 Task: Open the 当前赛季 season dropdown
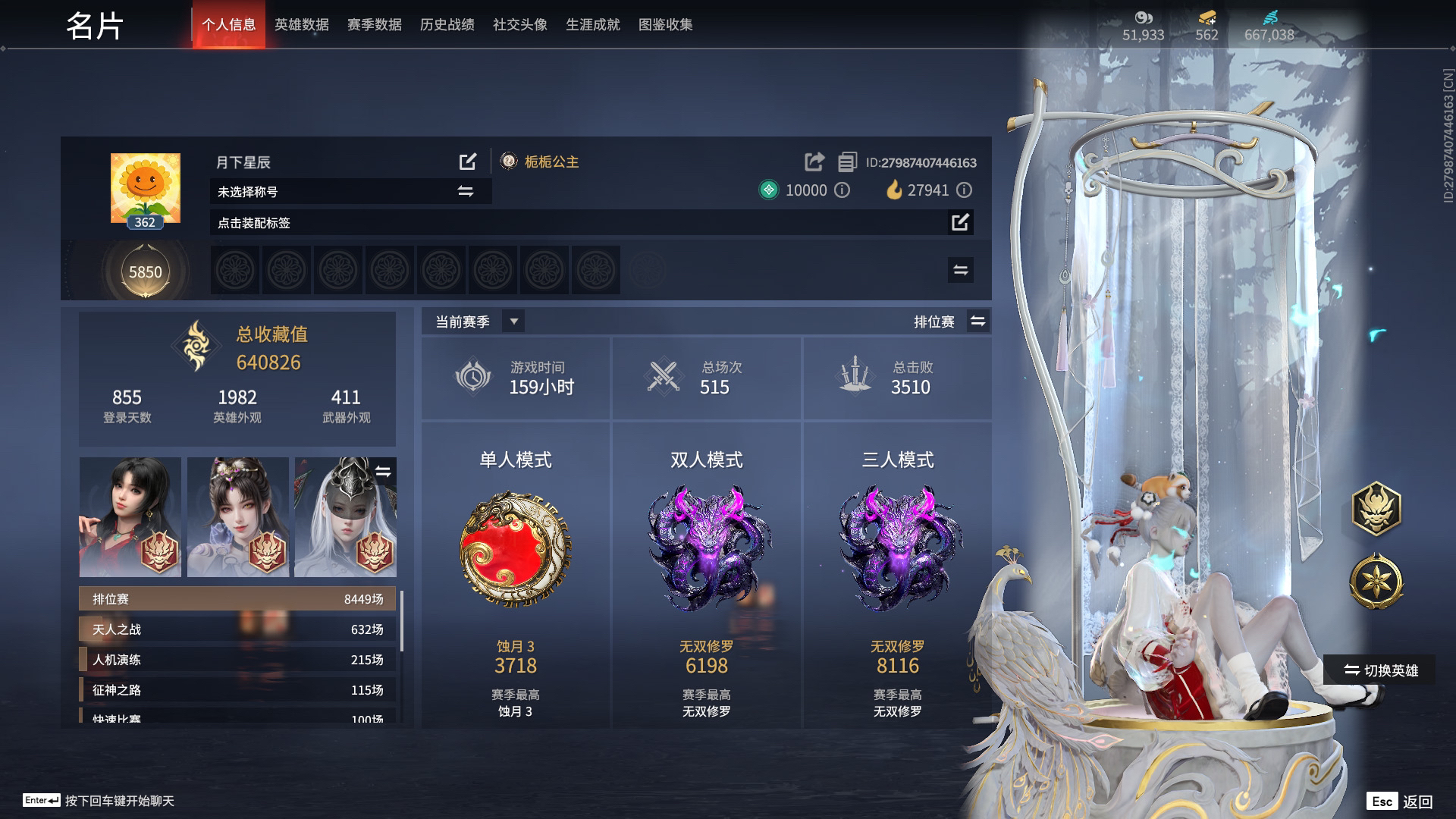coord(513,322)
